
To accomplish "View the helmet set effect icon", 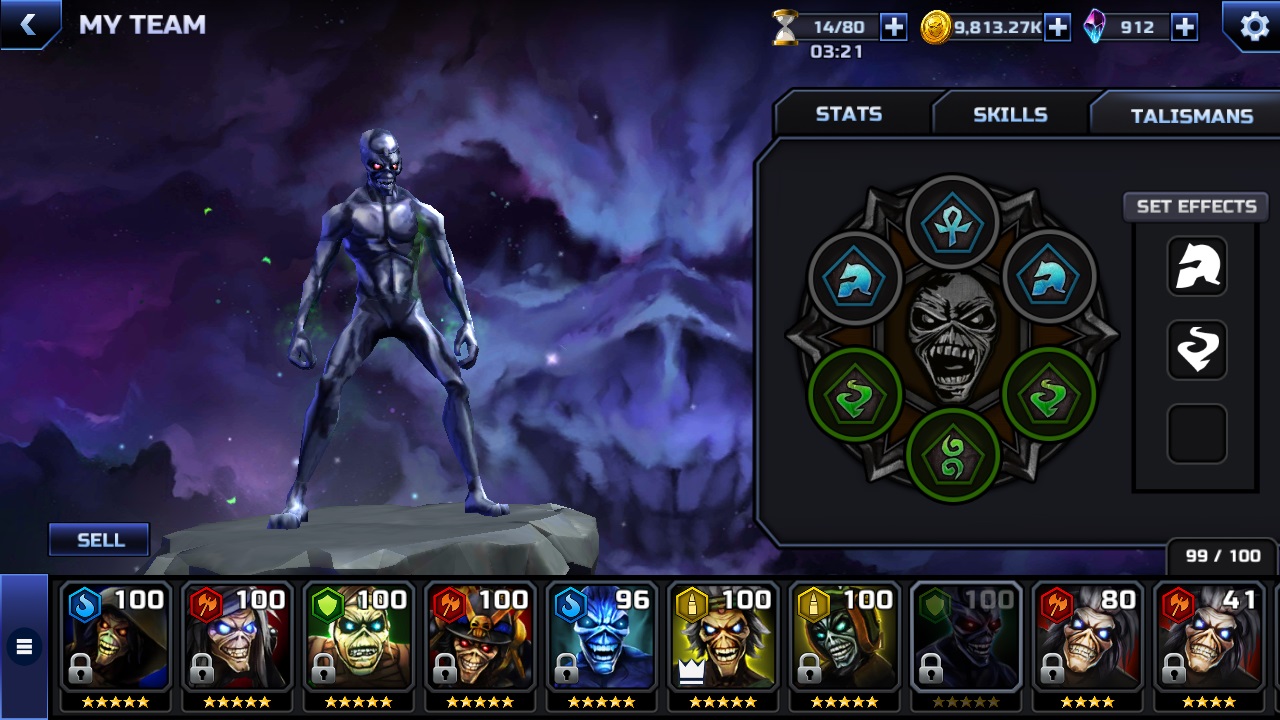I will point(1197,267).
